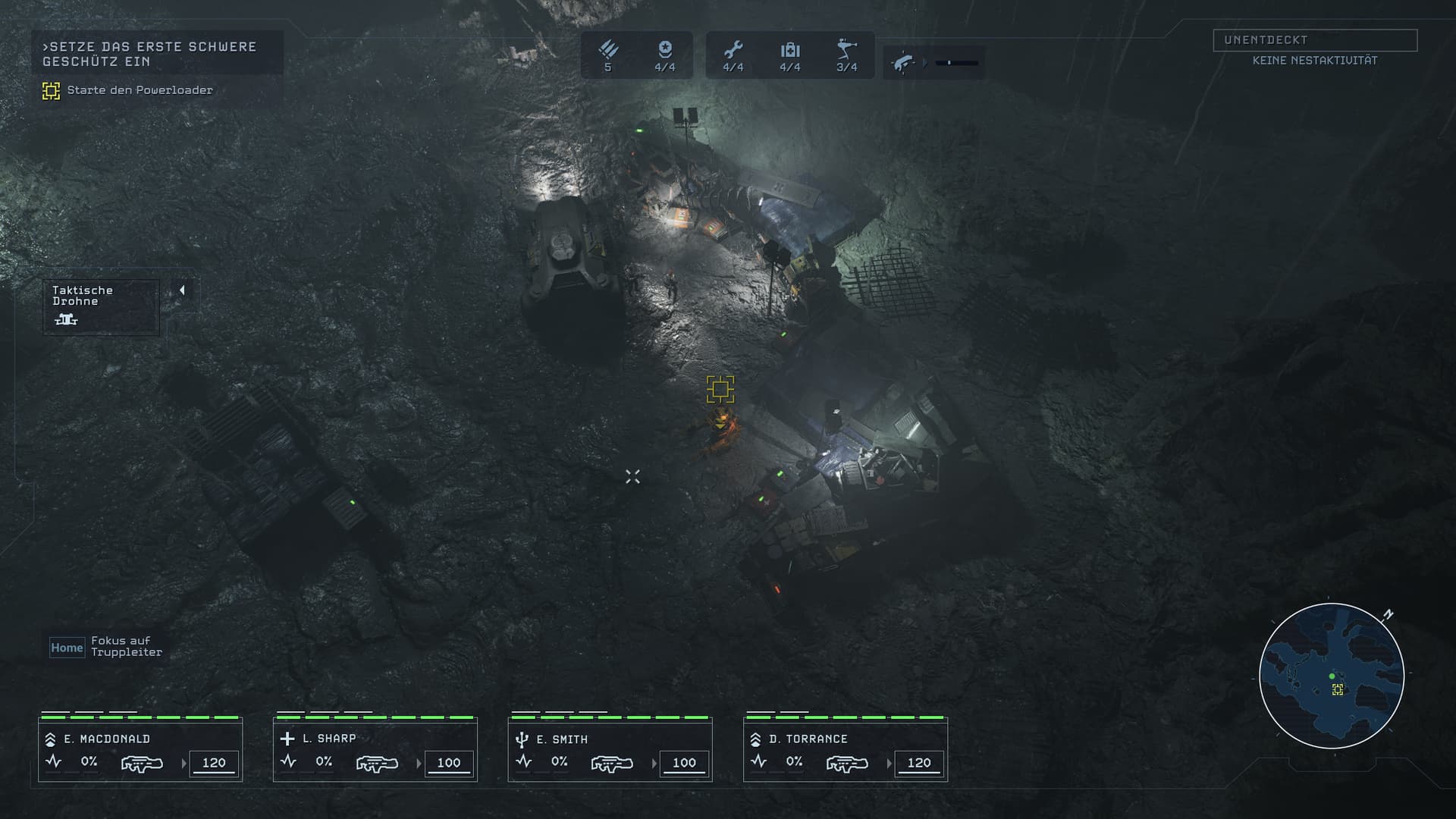Image resolution: width=1456 pixels, height=819 pixels.
Task: Select the sentry gun resource icon
Action: [846, 51]
